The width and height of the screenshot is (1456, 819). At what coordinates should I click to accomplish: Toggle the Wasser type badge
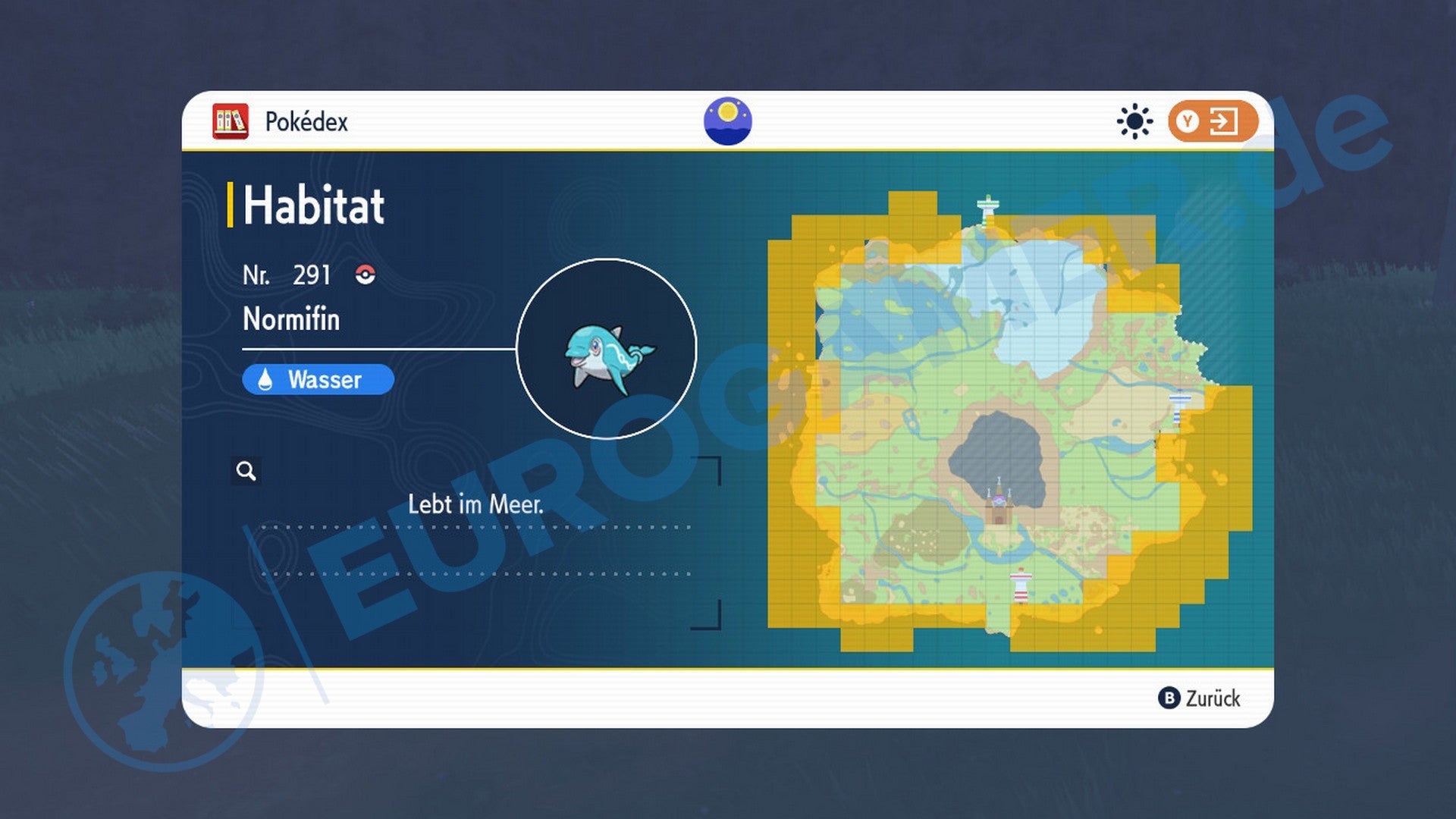pos(317,380)
